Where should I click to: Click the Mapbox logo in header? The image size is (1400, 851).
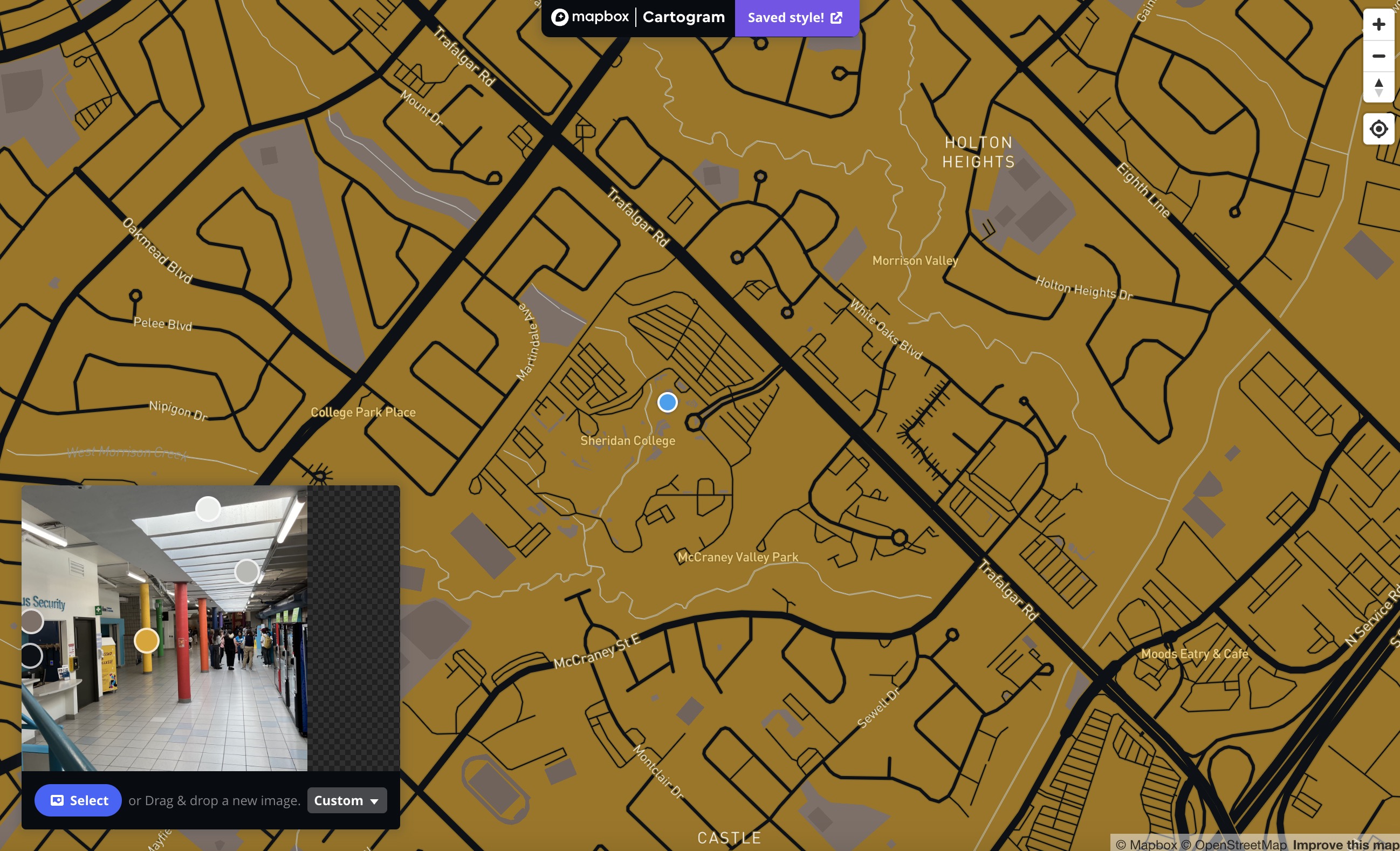point(590,17)
